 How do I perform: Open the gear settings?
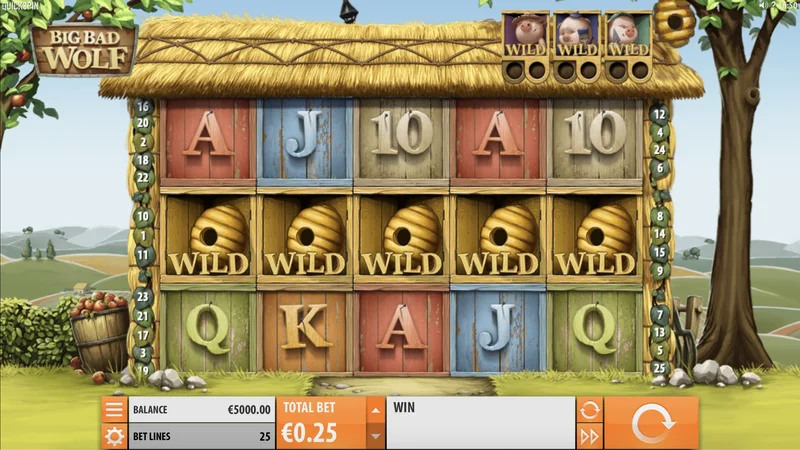(x=114, y=436)
